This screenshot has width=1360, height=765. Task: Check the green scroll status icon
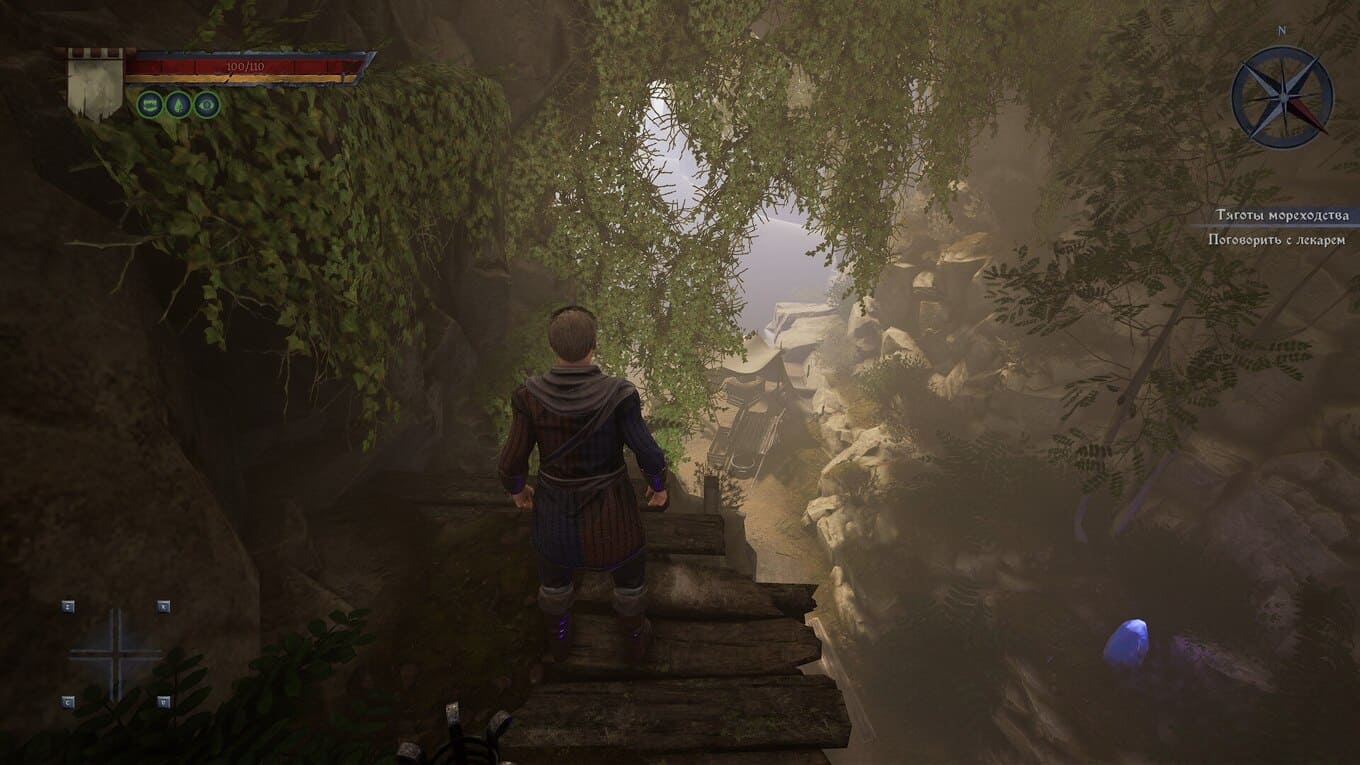pyautogui.click(x=150, y=104)
